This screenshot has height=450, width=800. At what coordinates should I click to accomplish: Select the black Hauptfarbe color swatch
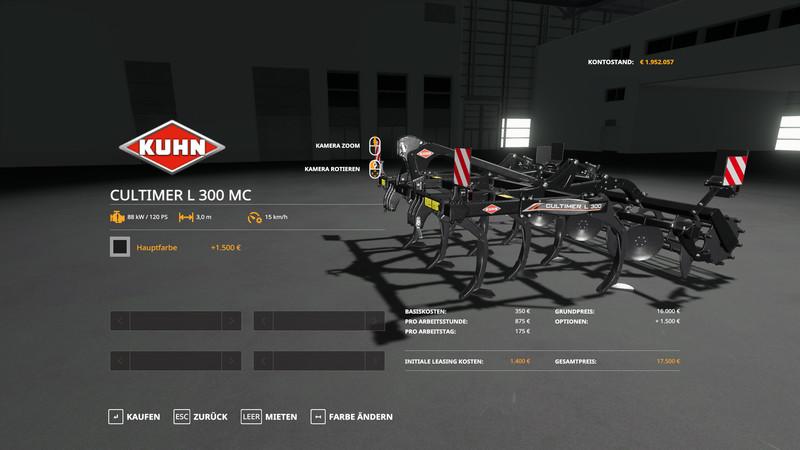point(120,247)
